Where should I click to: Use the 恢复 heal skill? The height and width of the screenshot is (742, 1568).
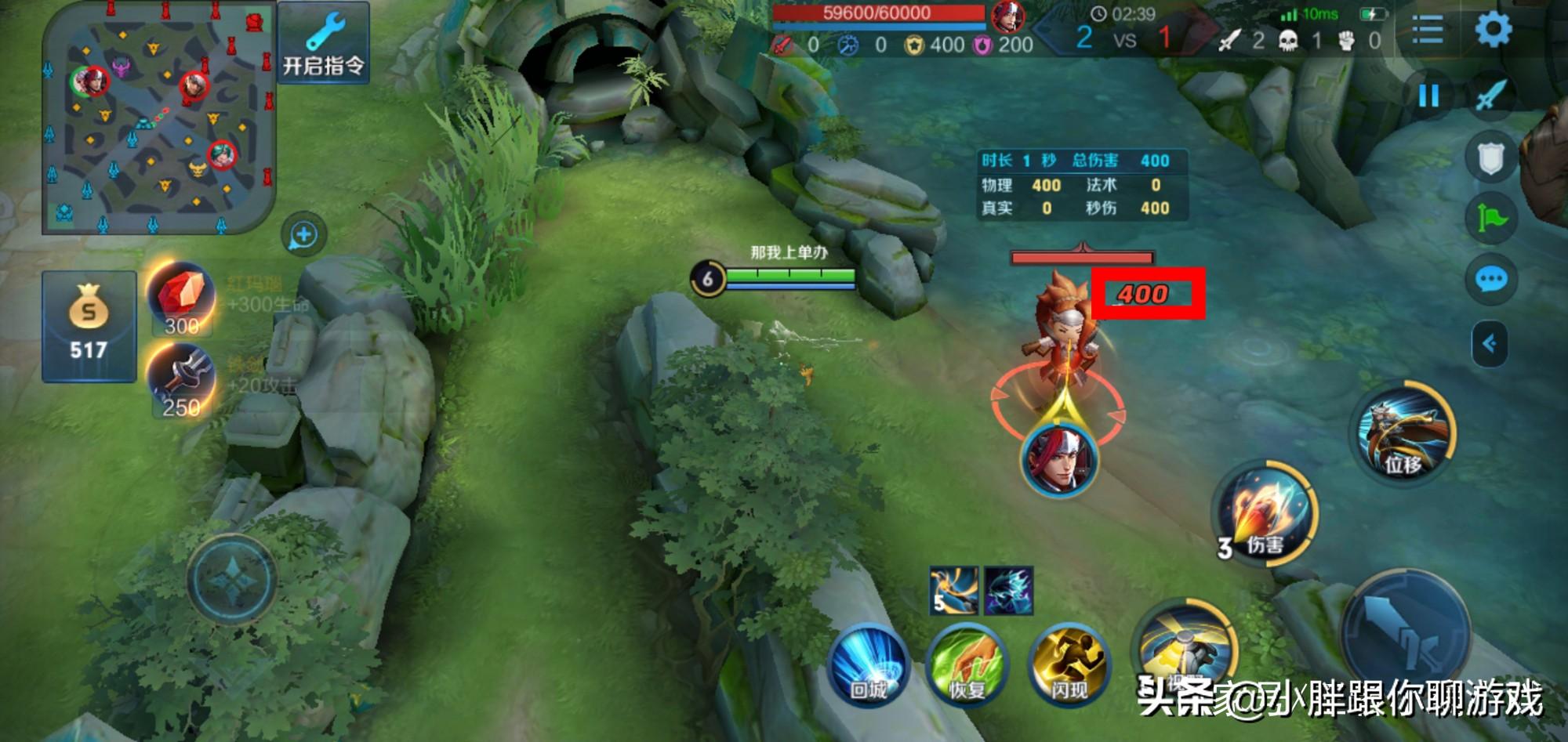pos(967,664)
